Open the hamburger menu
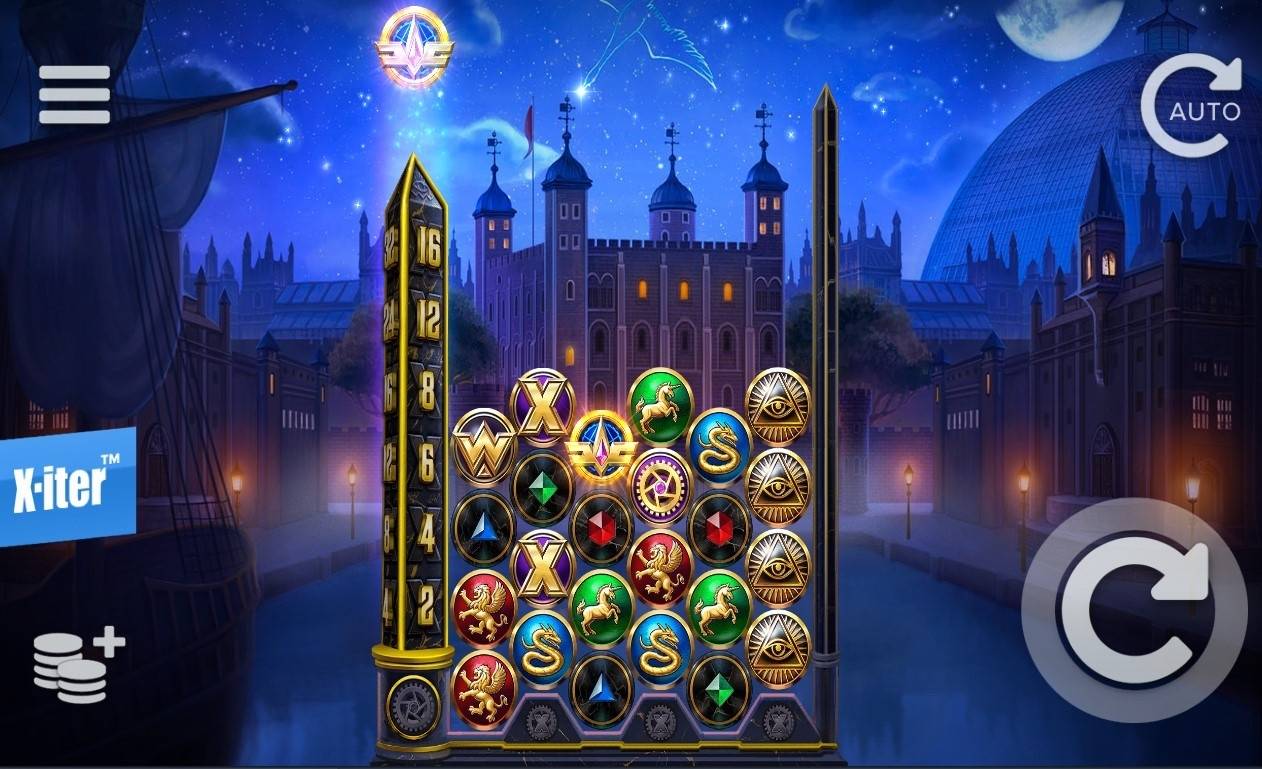This screenshot has height=769, width=1262. 74,95
